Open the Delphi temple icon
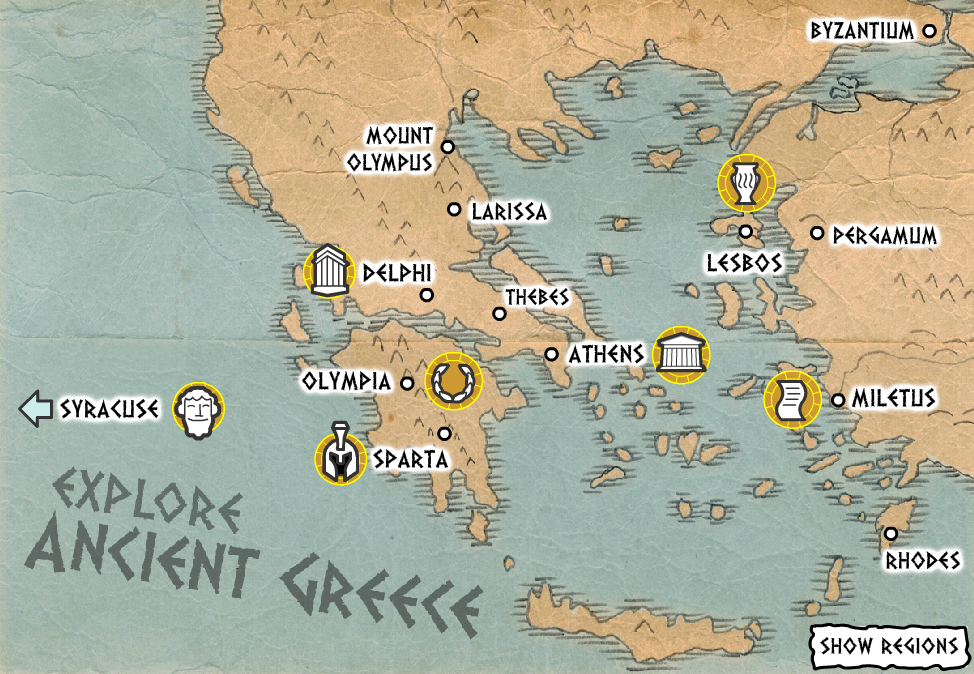This screenshot has height=674, width=974. (x=329, y=271)
